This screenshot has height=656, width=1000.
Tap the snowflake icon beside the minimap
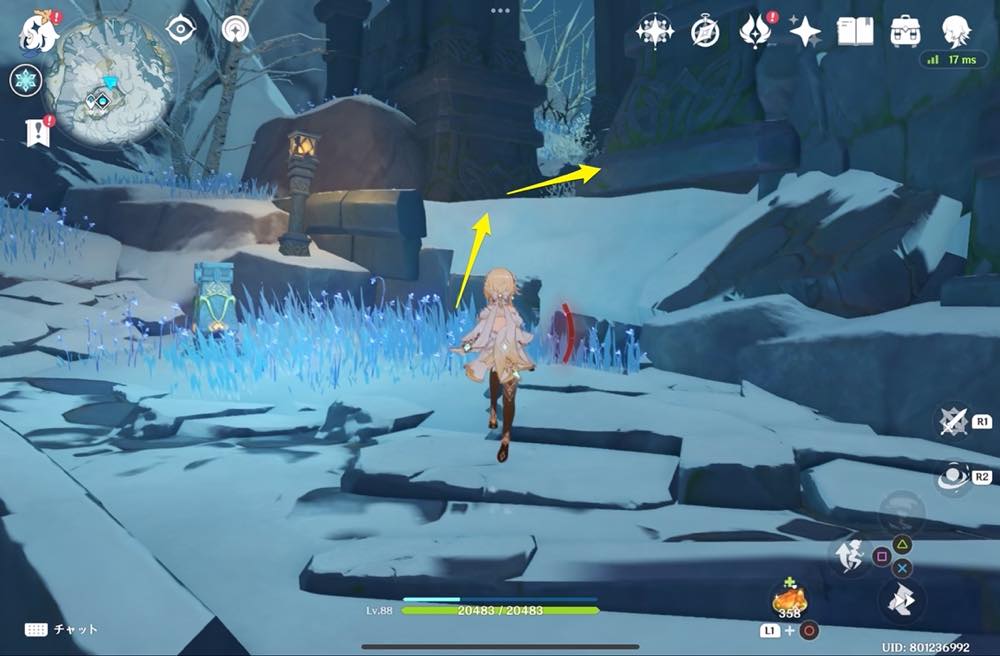25,81
